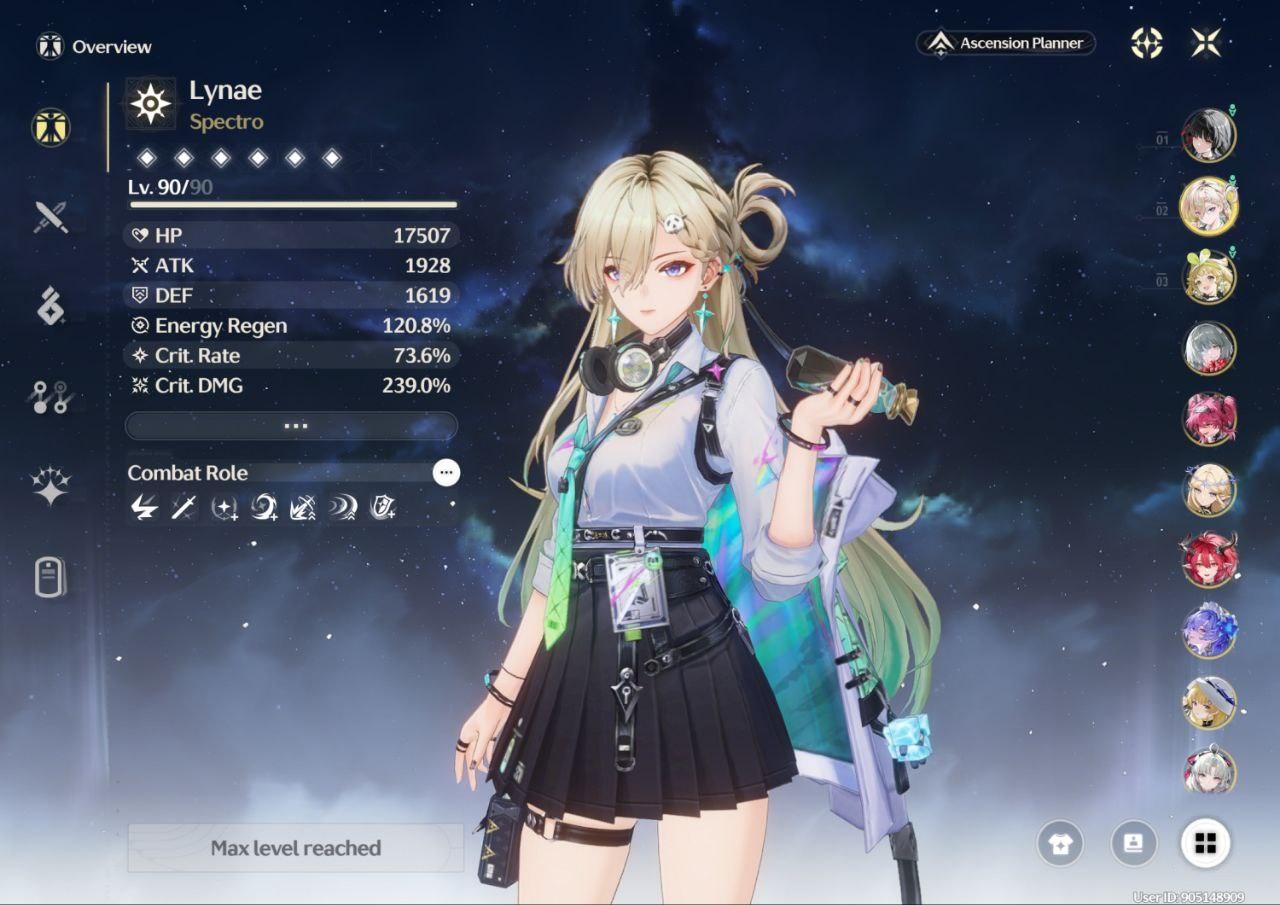
Task: Click the crosshair target icon button
Action: point(1146,43)
